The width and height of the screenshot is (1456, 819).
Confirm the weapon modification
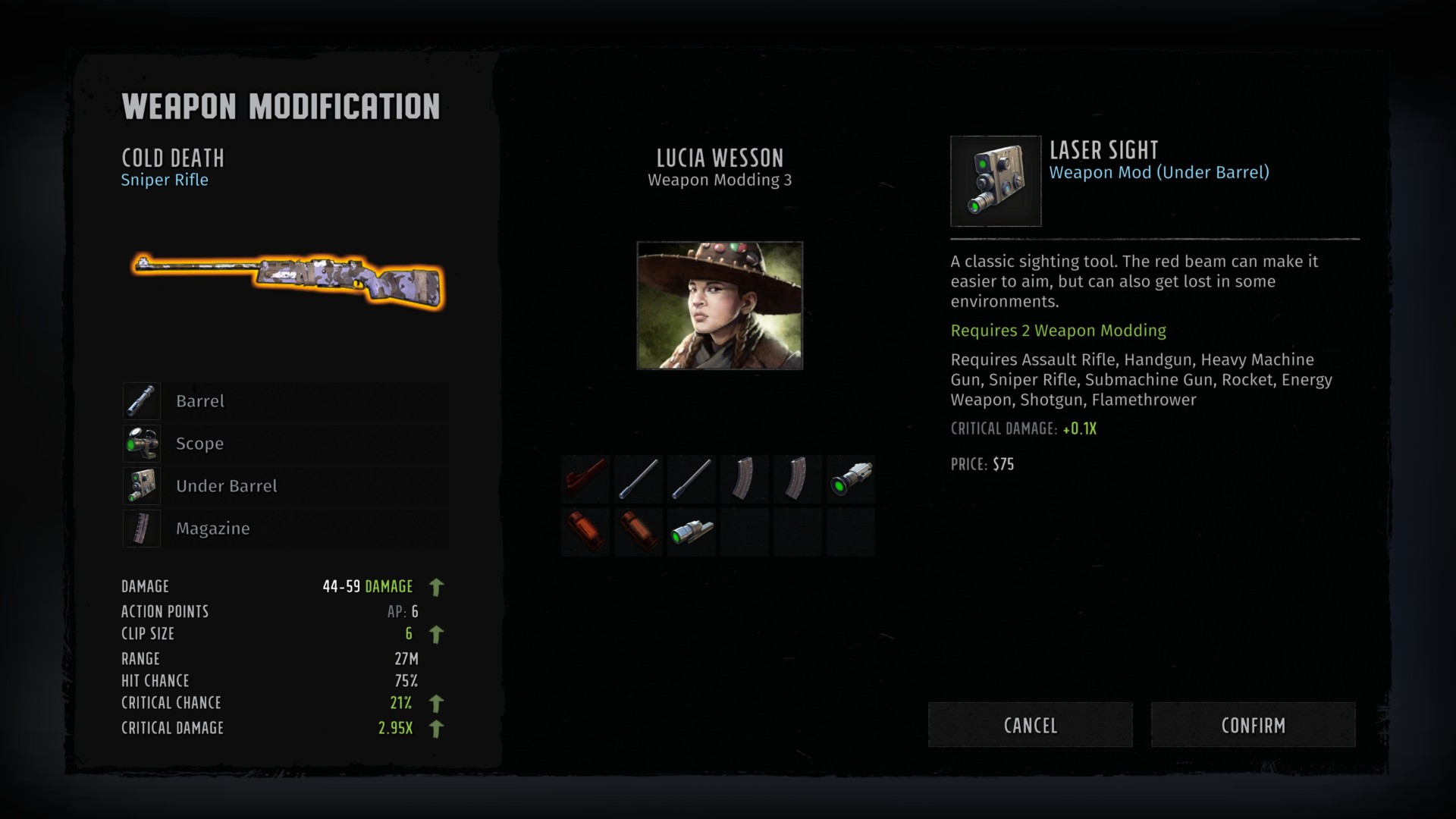pos(1253,725)
